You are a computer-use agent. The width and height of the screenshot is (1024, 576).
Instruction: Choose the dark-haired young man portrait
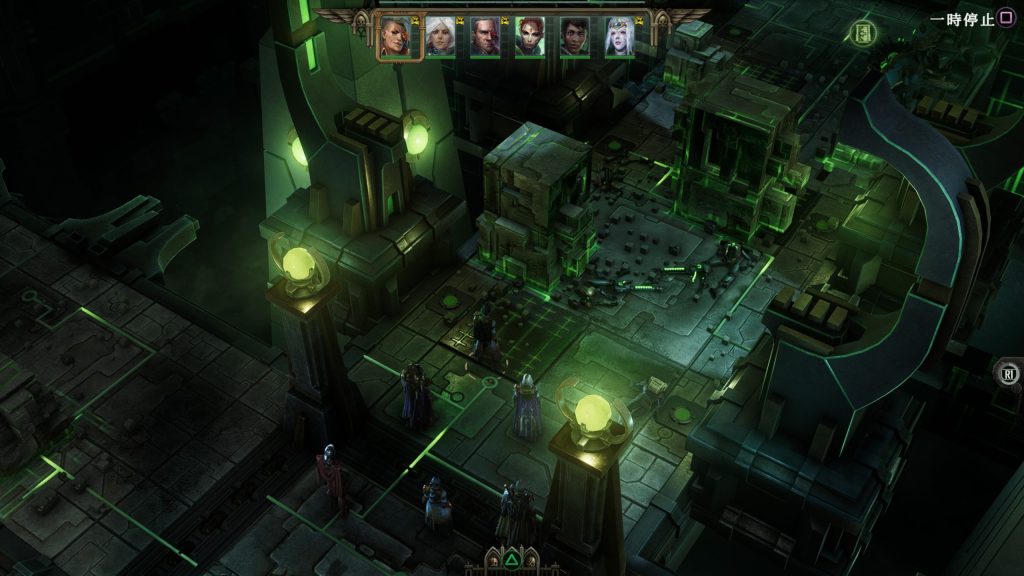click(575, 37)
